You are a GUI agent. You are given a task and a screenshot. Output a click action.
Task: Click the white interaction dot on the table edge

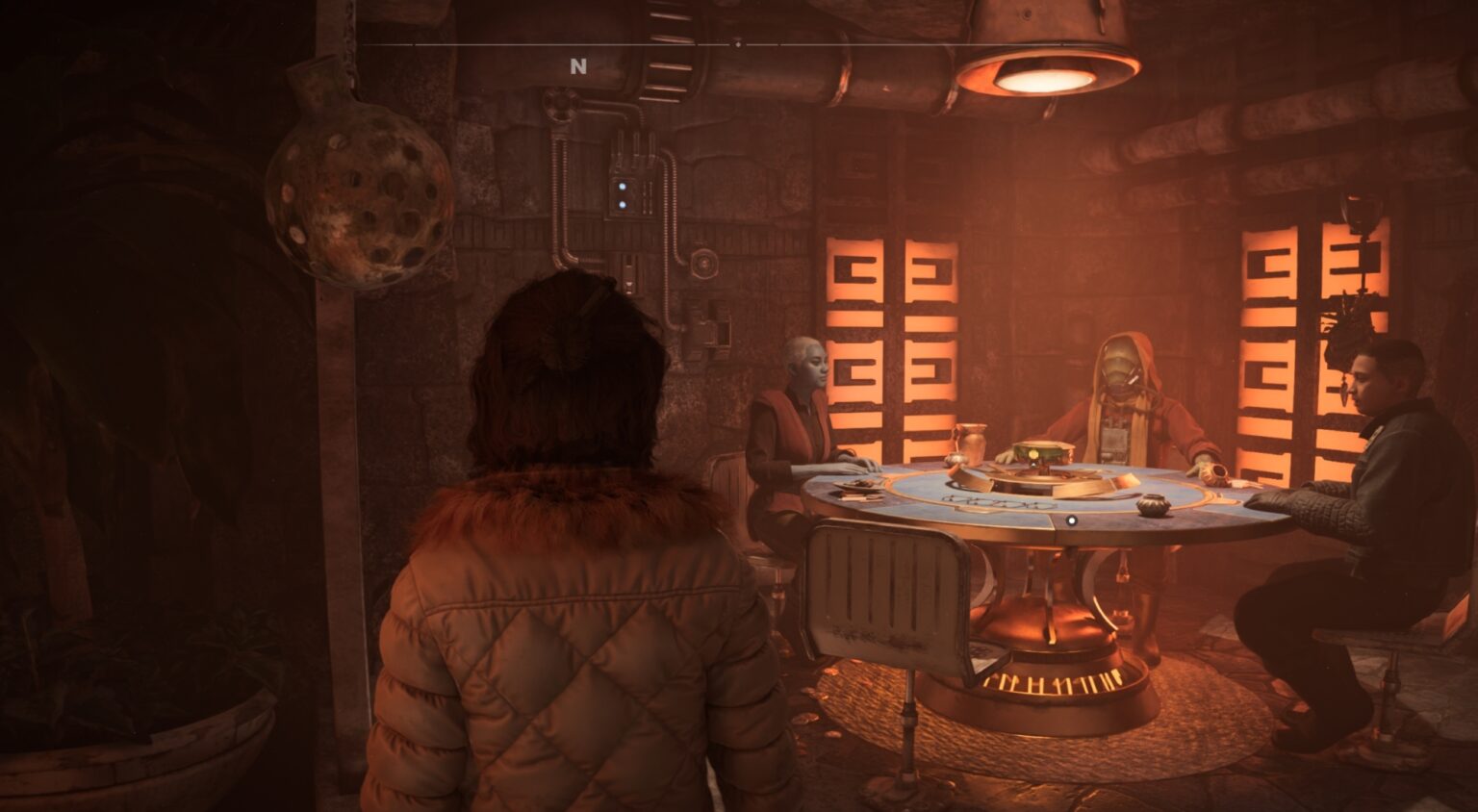[x=1071, y=520]
